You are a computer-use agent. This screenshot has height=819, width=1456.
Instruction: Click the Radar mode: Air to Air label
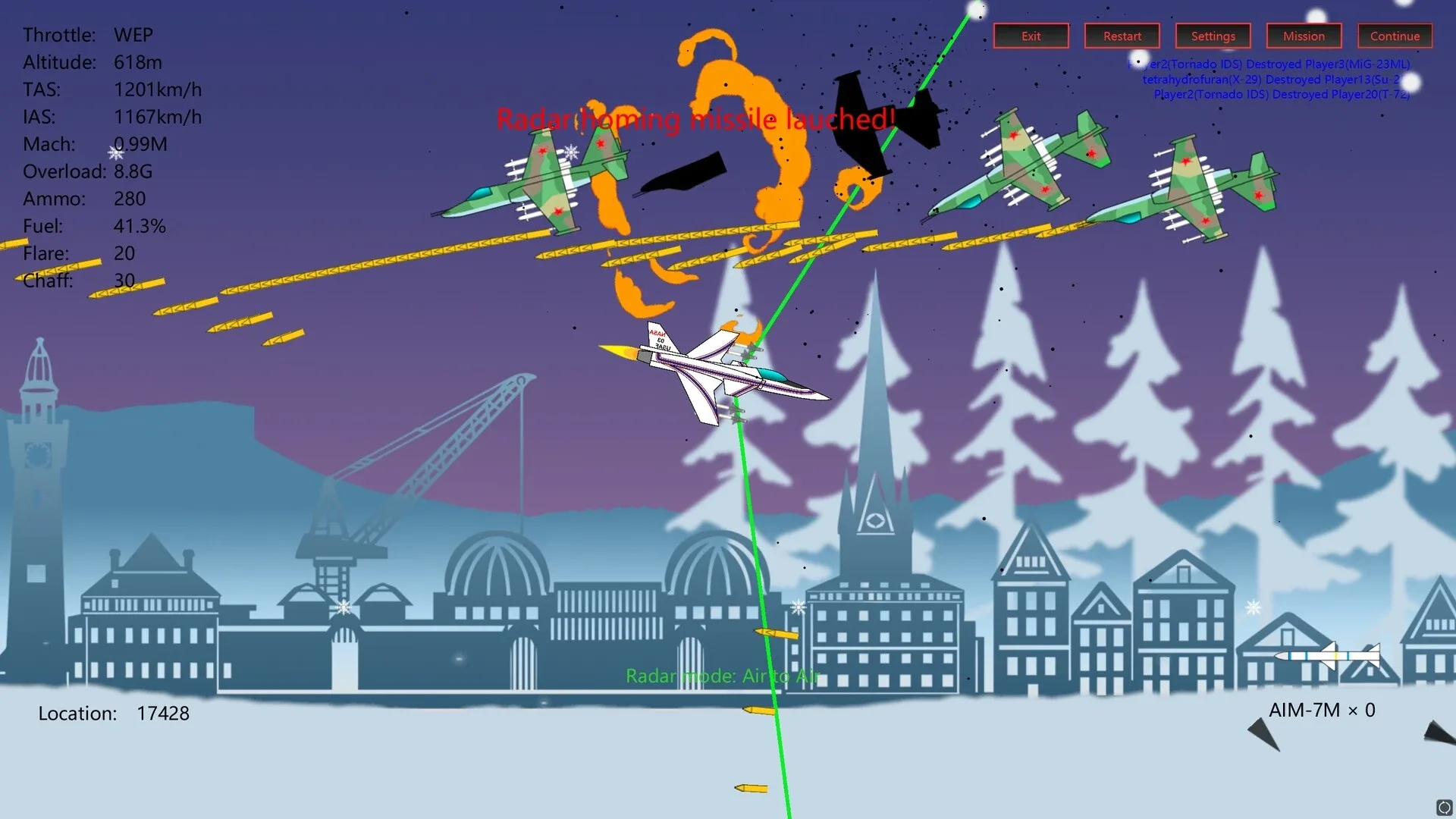point(723,676)
